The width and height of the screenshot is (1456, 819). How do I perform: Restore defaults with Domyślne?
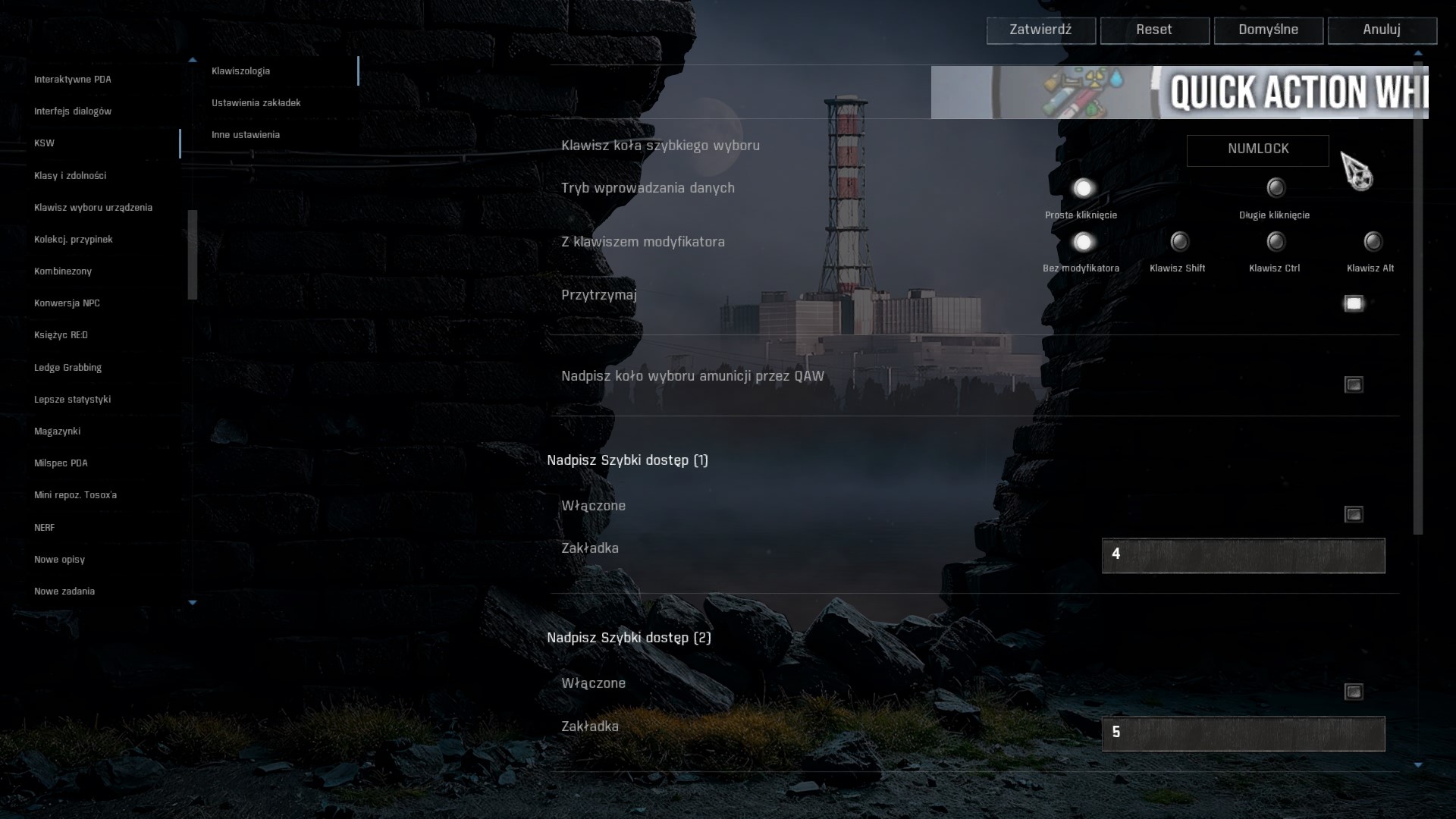tap(1268, 30)
